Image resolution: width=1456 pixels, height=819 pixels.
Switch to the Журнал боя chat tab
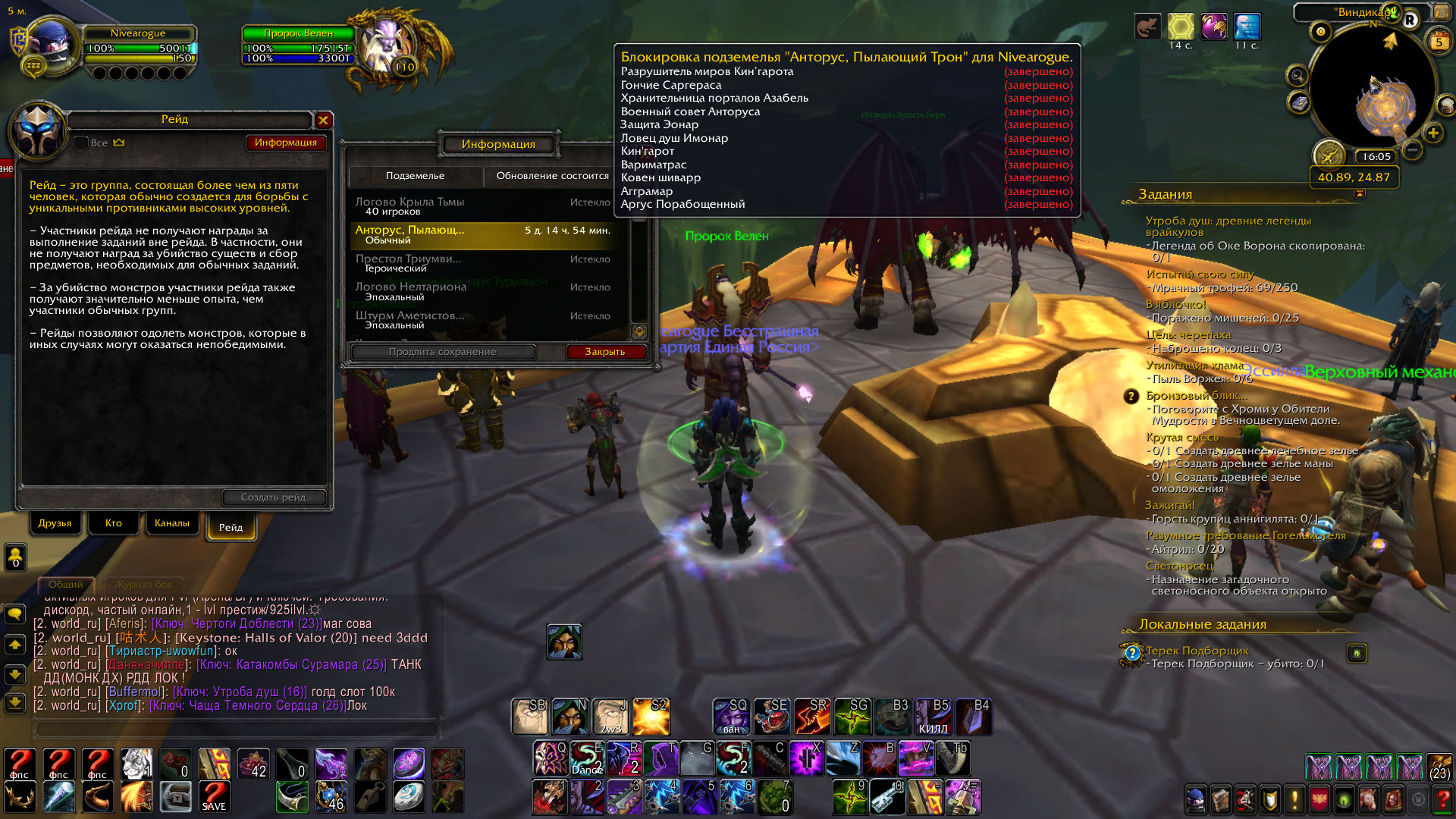point(143,585)
